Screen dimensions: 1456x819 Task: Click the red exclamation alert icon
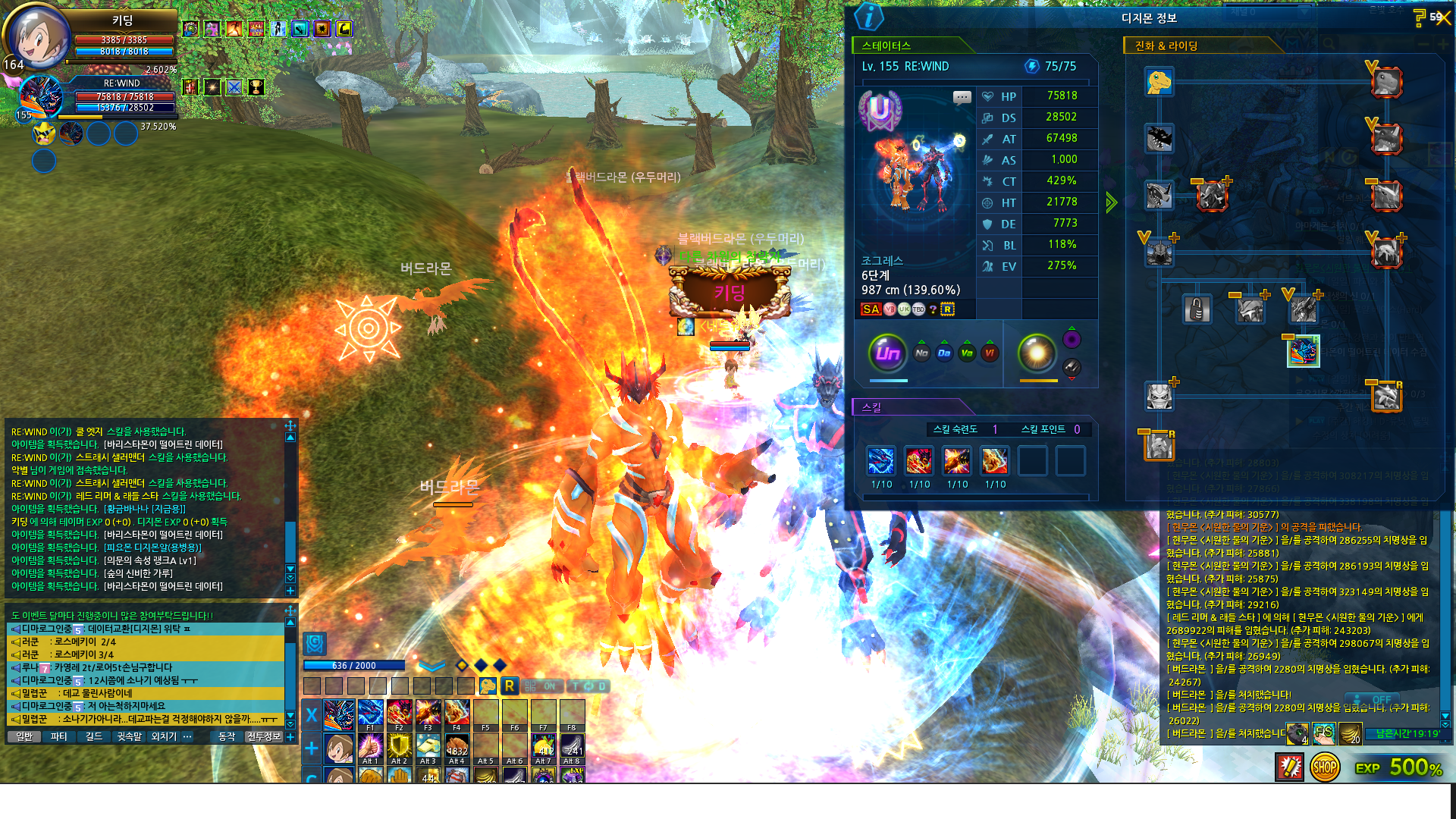coord(1289,767)
